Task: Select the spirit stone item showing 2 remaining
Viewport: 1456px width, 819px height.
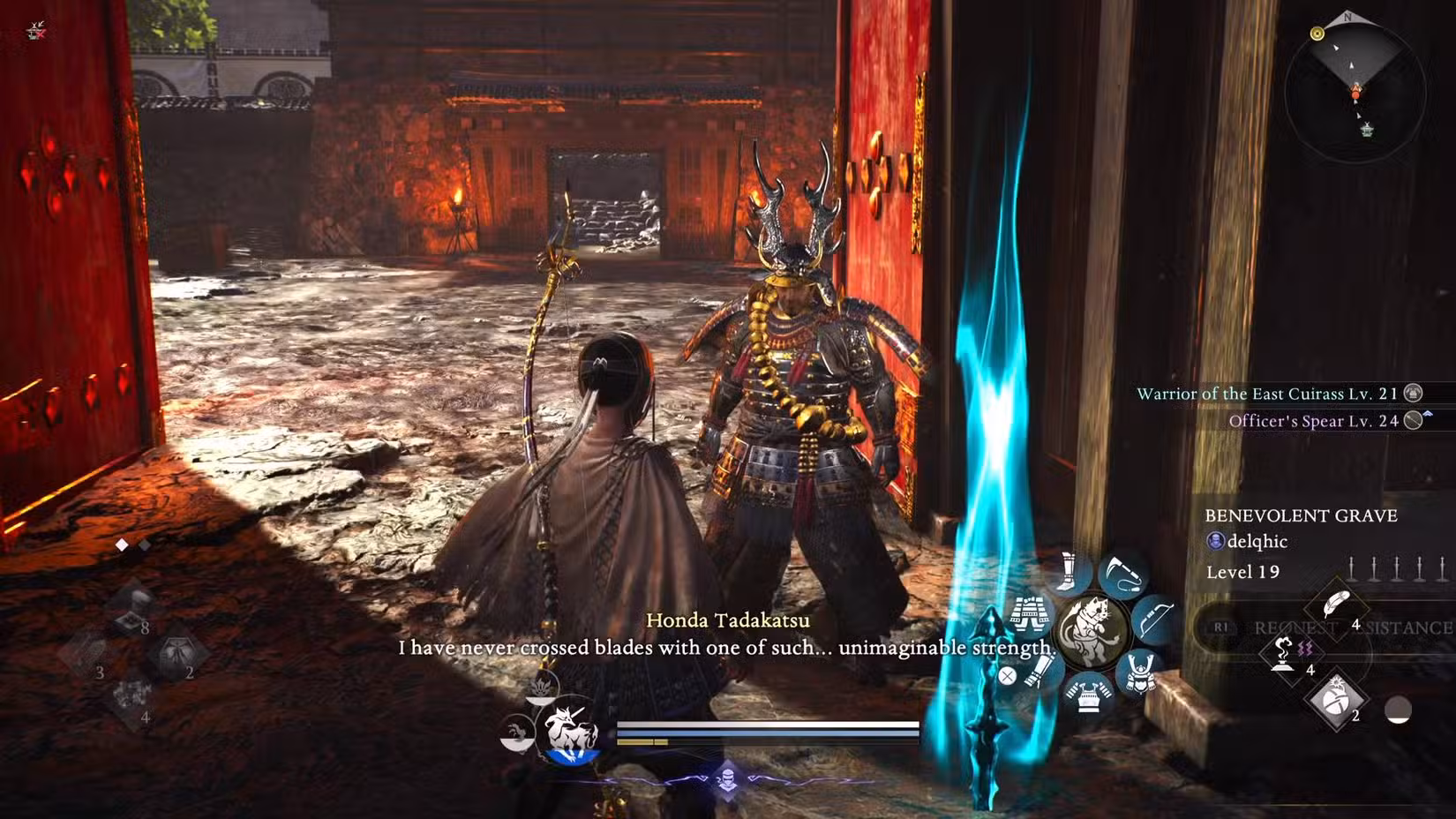Action: click(x=1335, y=700)
